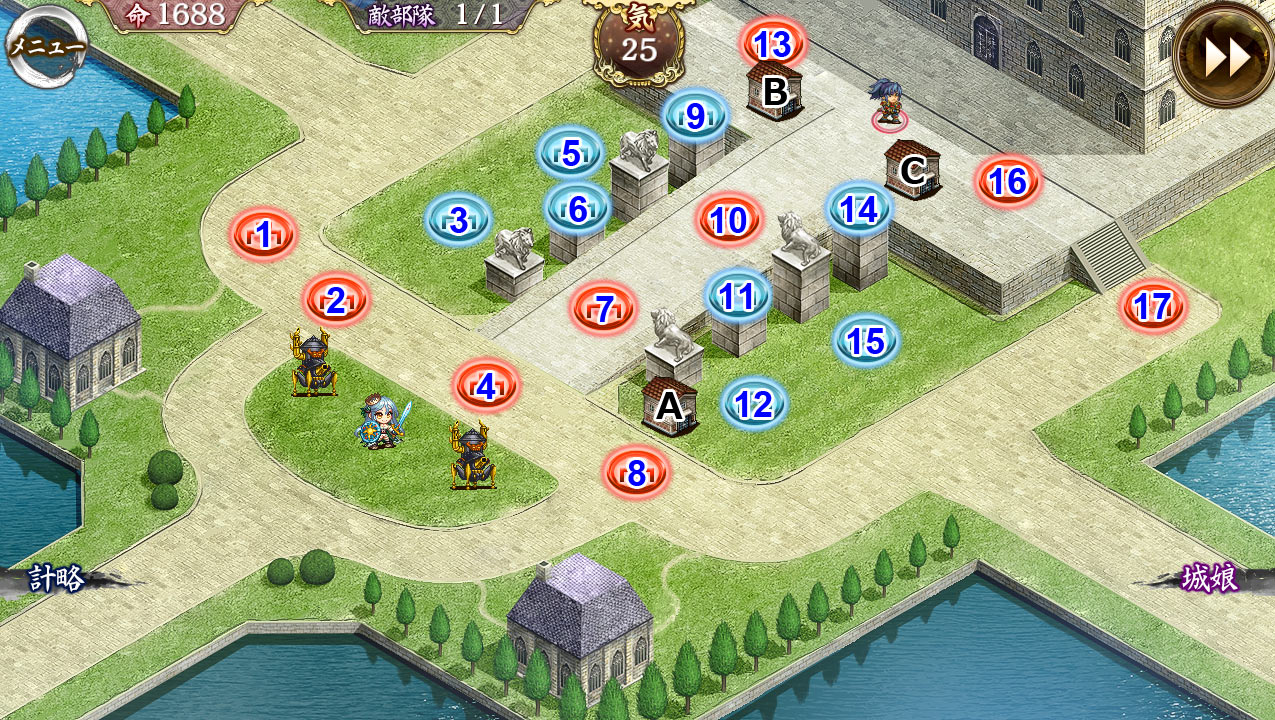The image size is (1275, 720).
Task: Toggle the fast-forward speed button
Action: click(1226, 57)
